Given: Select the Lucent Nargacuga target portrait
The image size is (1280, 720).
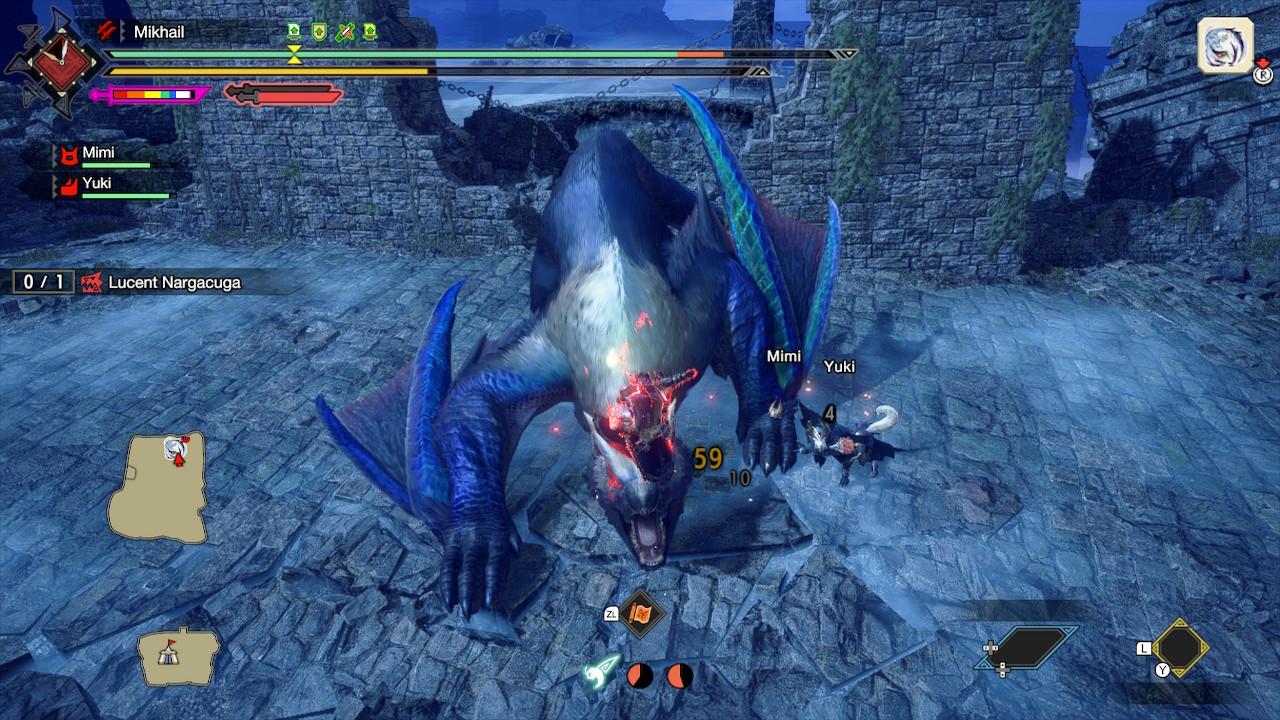Looking at the screenshot, I should (x=1225, y=46).
